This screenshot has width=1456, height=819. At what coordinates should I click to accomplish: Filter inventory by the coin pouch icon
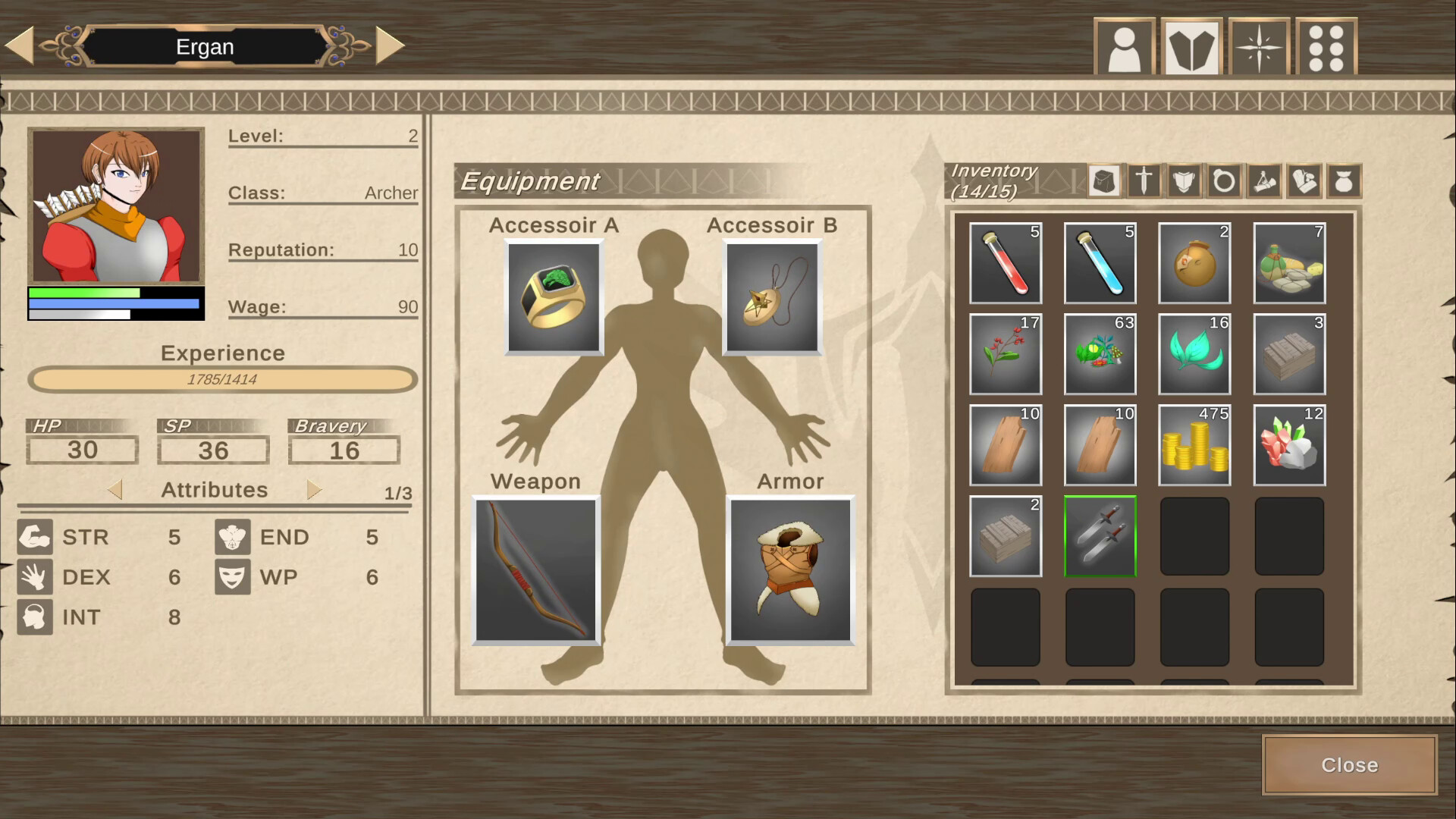click(x=1344, y=180)
